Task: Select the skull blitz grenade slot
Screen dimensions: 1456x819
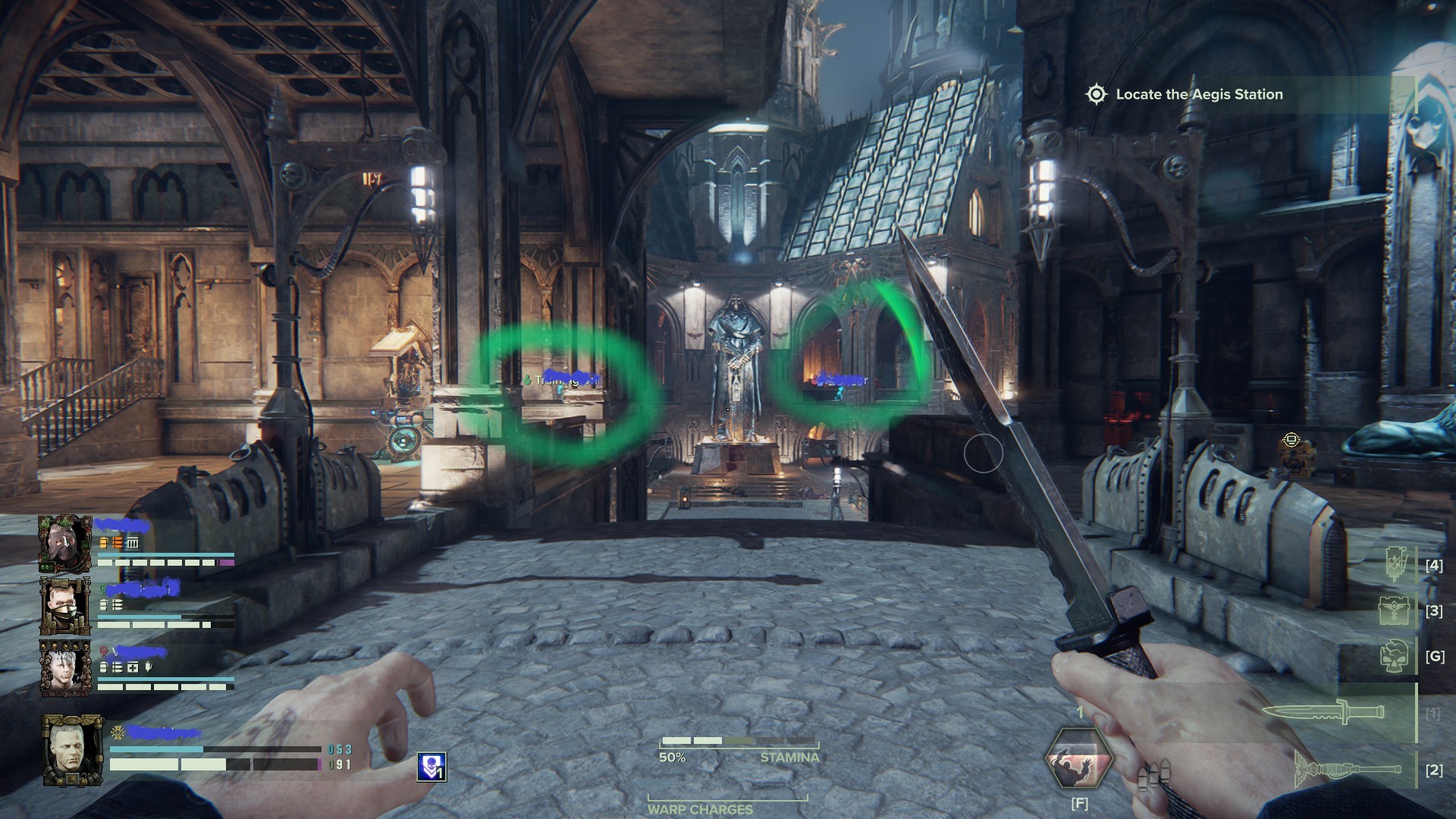Action: [x=1395, y=656]
